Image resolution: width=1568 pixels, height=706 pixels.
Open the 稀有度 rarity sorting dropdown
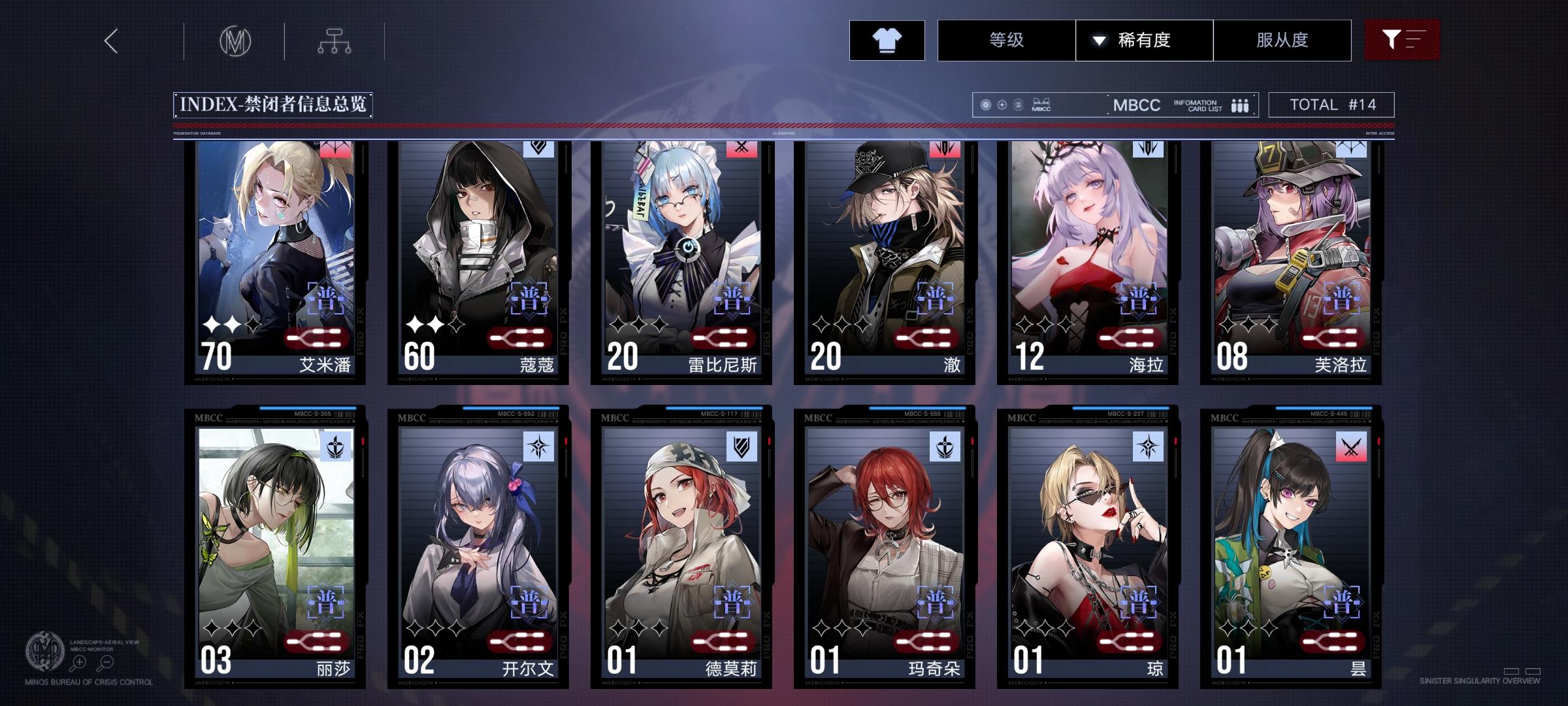(x=1144, y=41)
